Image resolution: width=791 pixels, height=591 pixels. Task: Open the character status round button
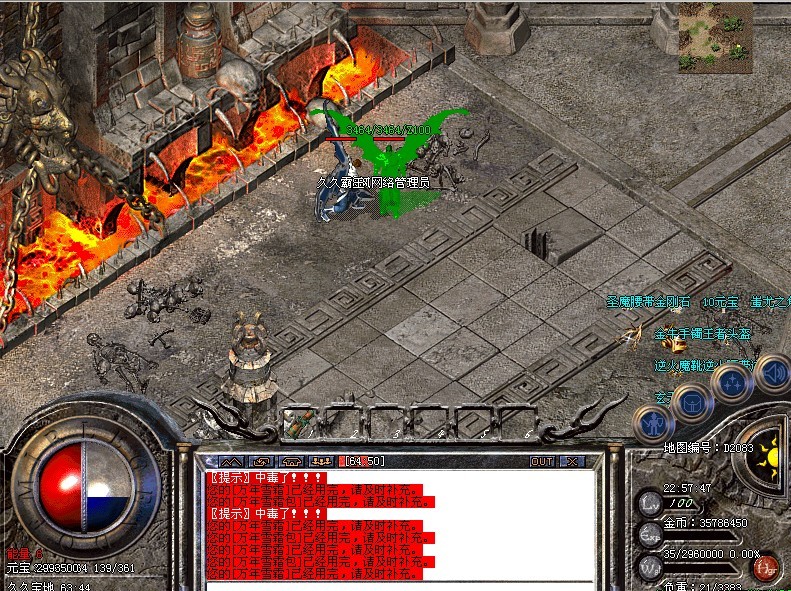(x=653, y=423)
